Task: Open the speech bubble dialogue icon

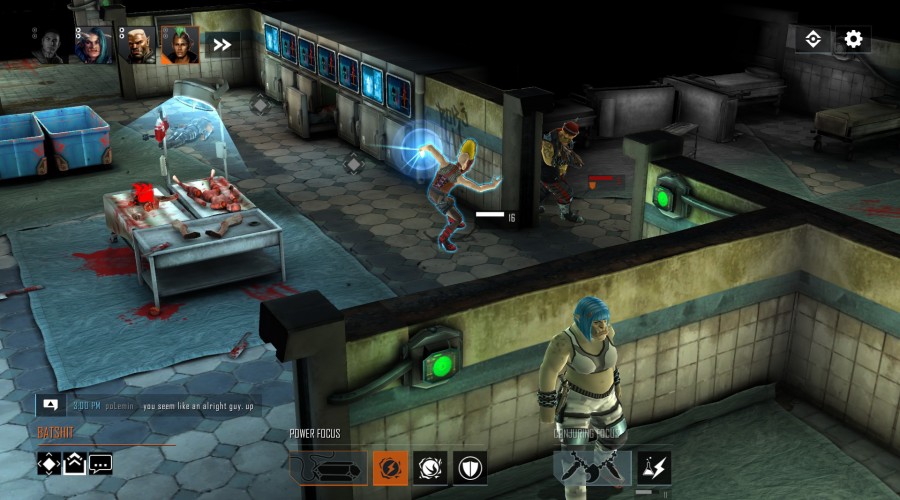Action: pyautogui.click(x=100, y=463)
